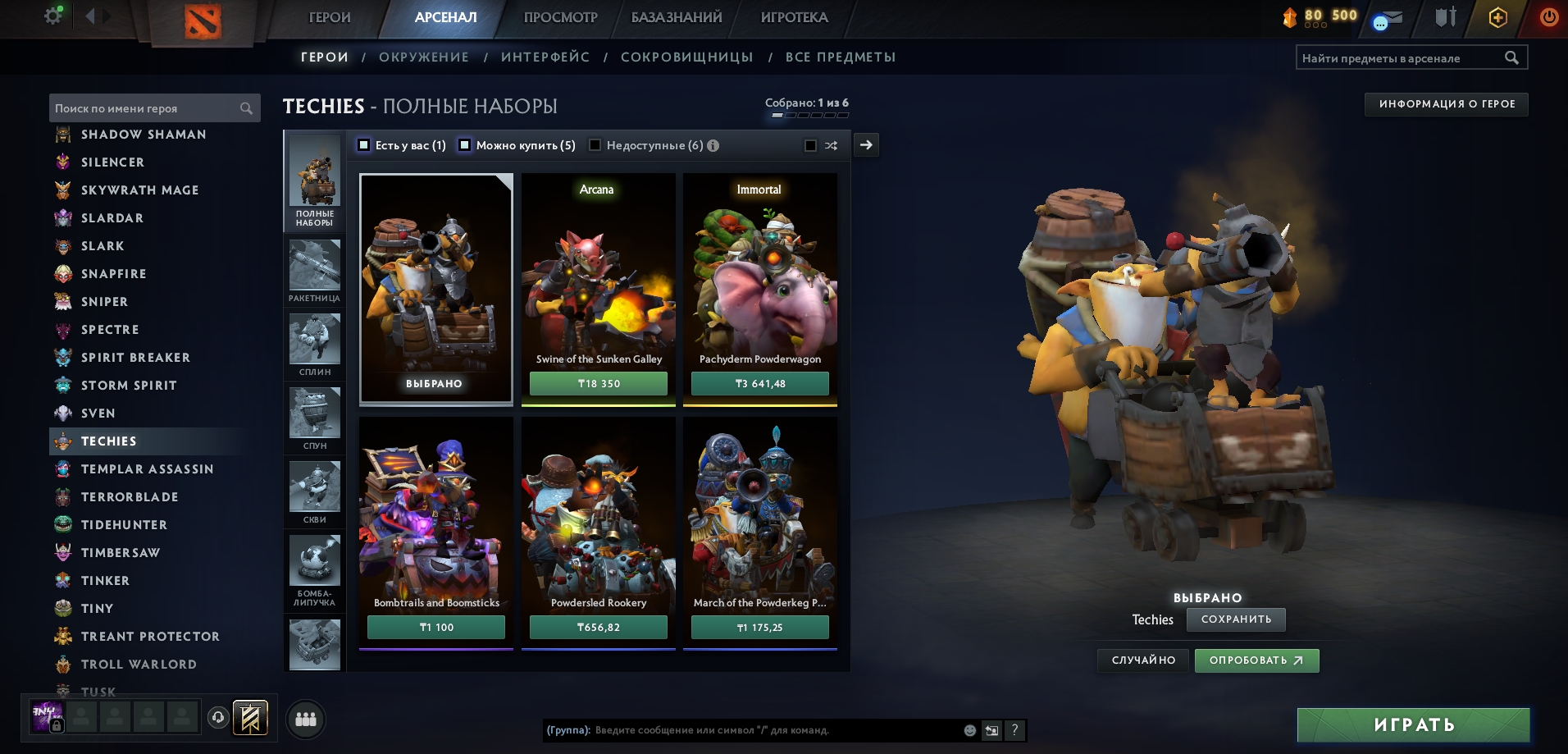Open the СОКРОВИЩНИЦЫ subcategory
This screenshot has width=1568, height=754.
pos(686,57)
